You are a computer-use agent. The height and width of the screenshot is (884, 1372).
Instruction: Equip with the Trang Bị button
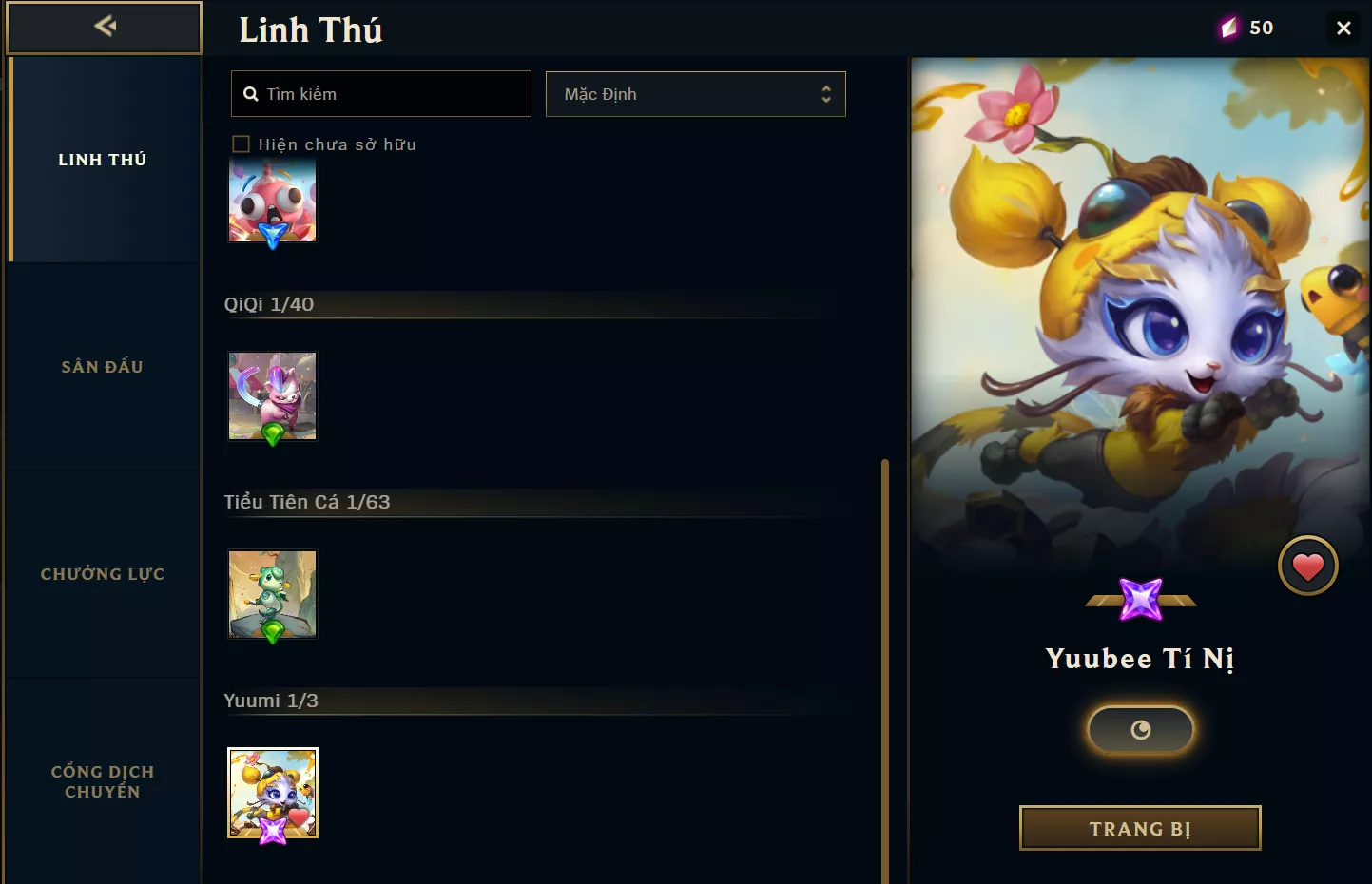tap(1140, 828)
